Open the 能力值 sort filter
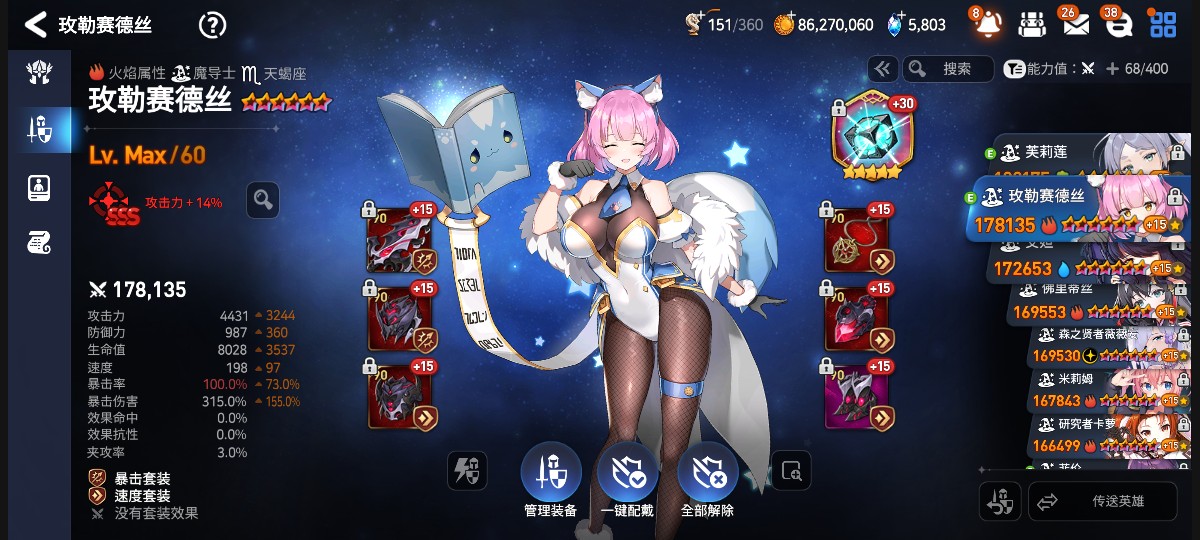This screenshot has width=1200, height=540. [x=1050, y=69]
